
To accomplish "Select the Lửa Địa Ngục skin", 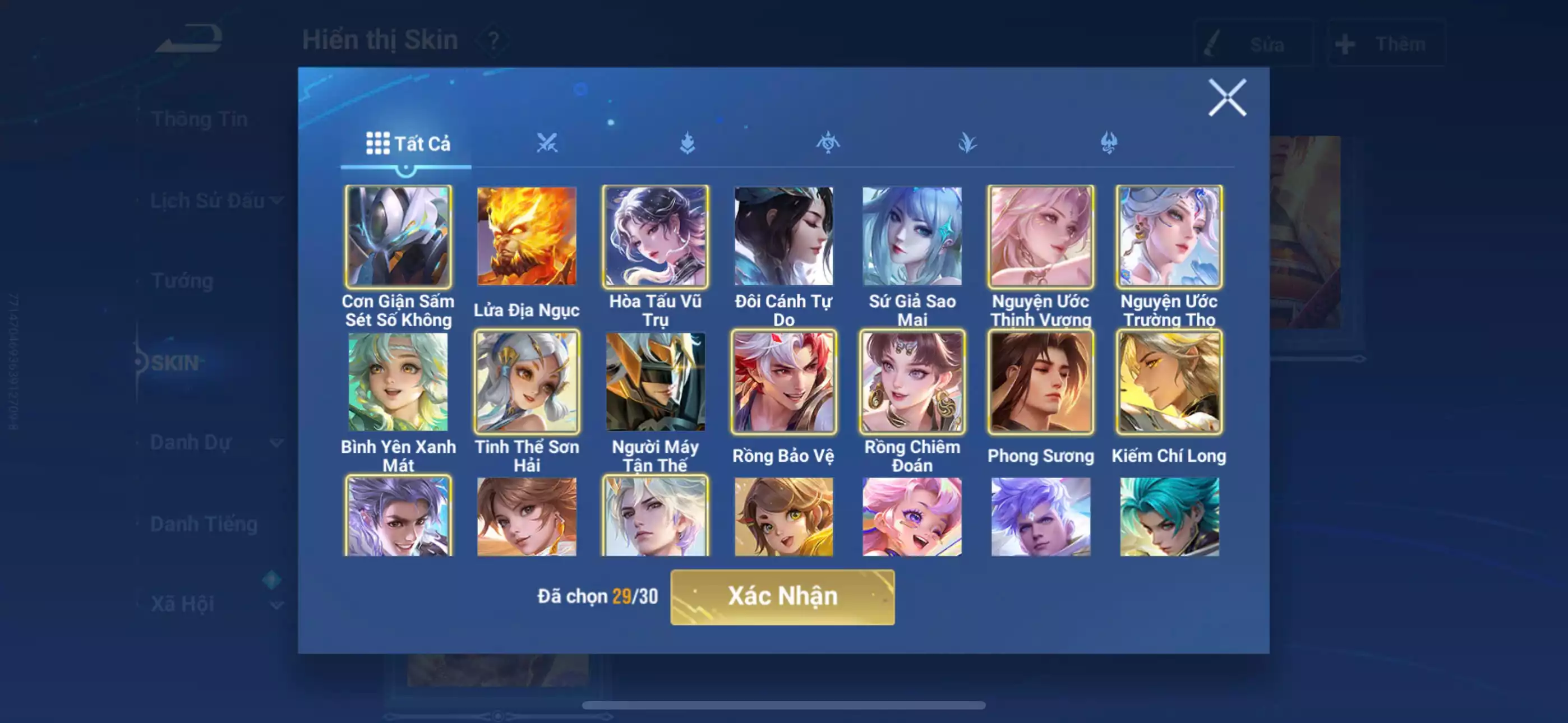I will [527, 237].
